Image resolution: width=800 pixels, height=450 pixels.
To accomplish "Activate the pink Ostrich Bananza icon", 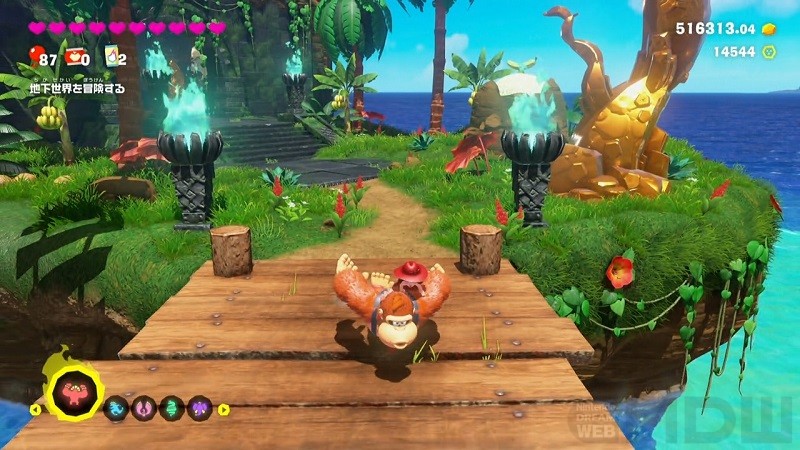I will (x=143, y=408).
